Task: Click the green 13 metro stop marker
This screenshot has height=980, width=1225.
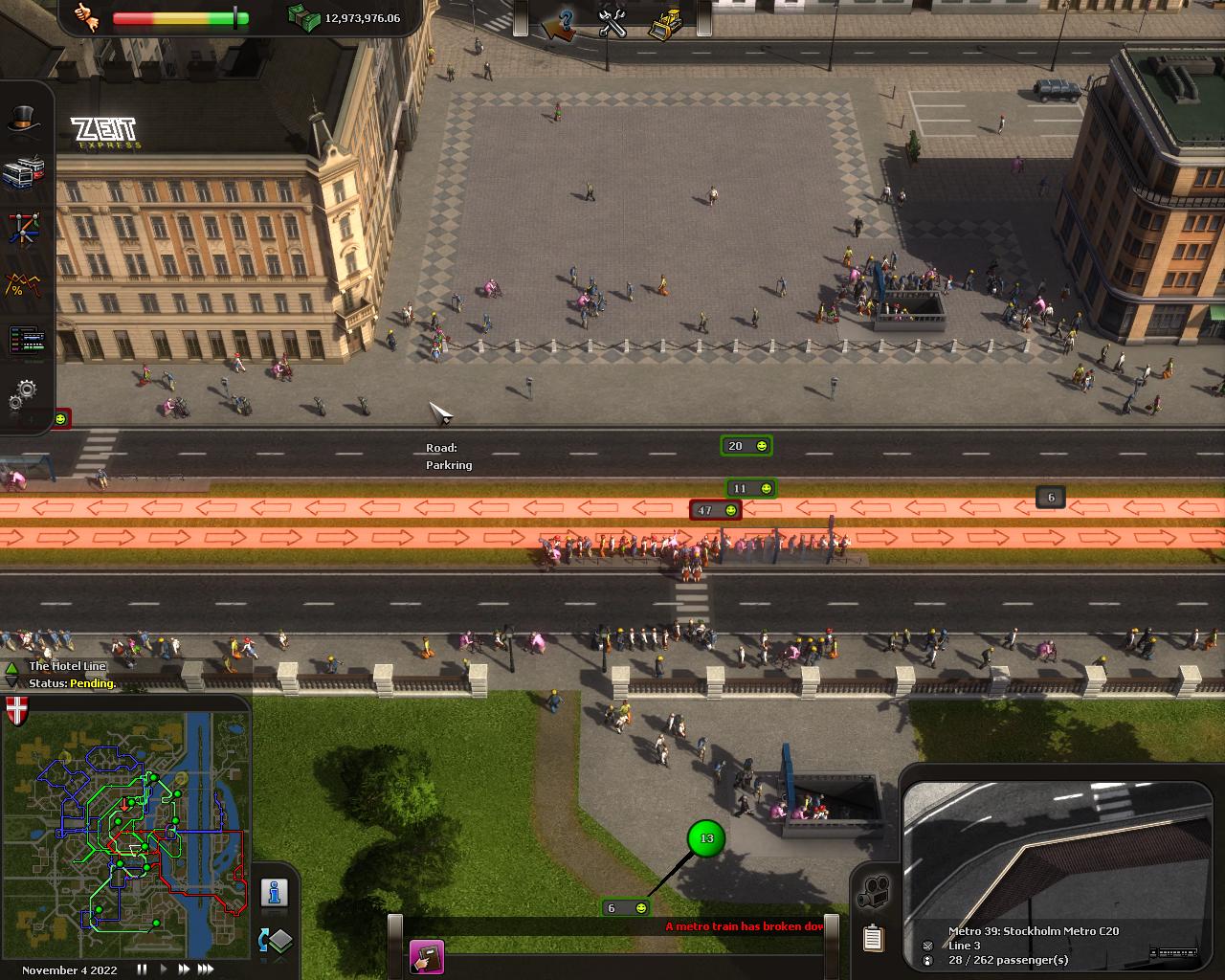Action: pyautogui.click(x=706, y=838)
